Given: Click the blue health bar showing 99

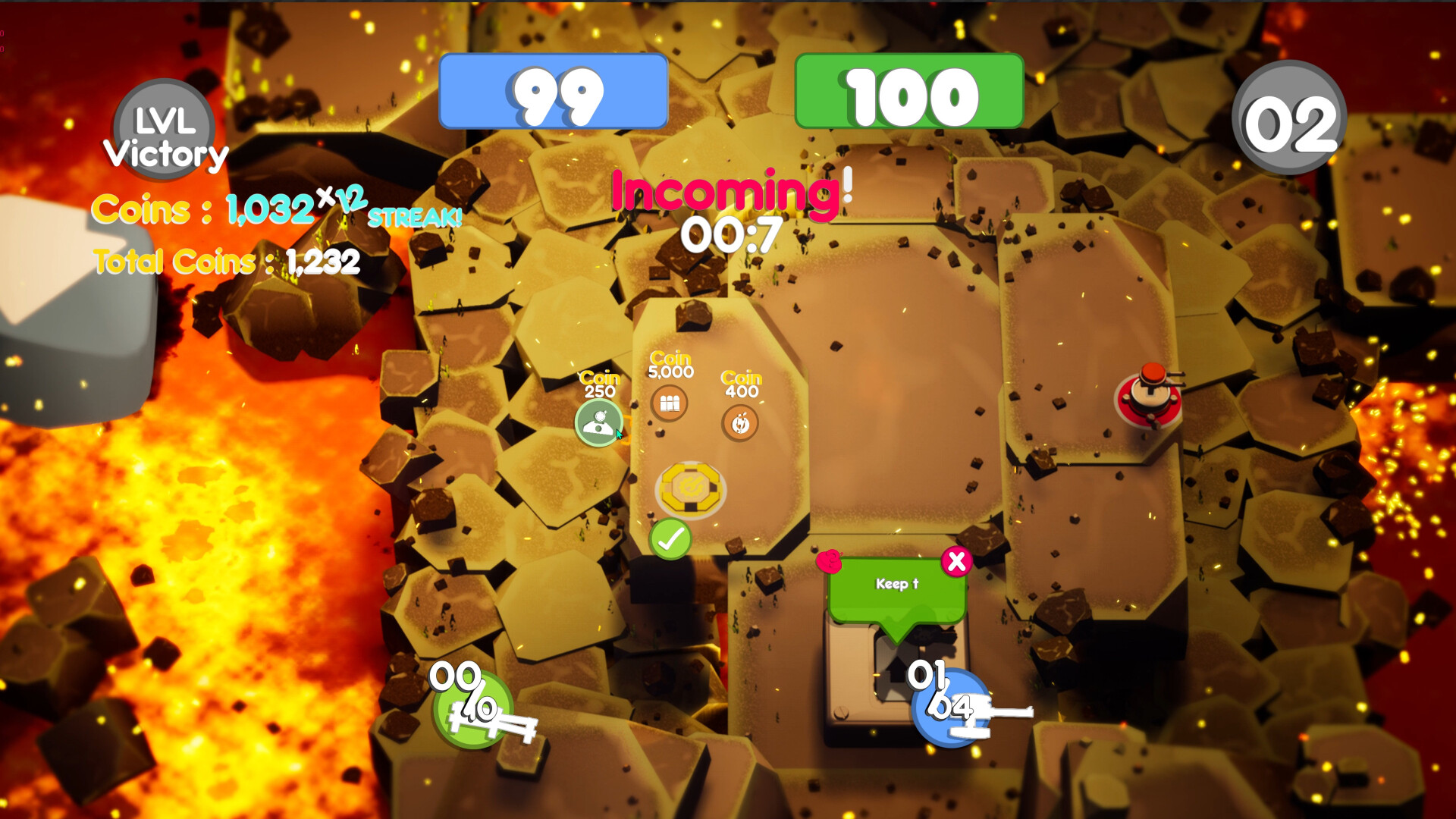Looking at the screenshot, I should click(x=556, y=90).
